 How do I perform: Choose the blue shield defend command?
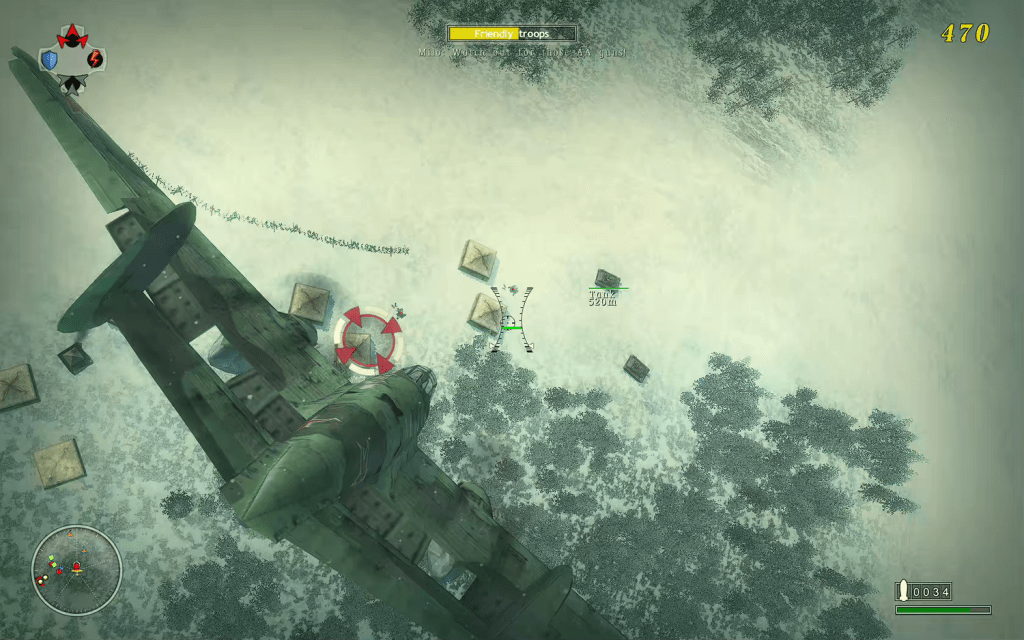pos(49,60)
